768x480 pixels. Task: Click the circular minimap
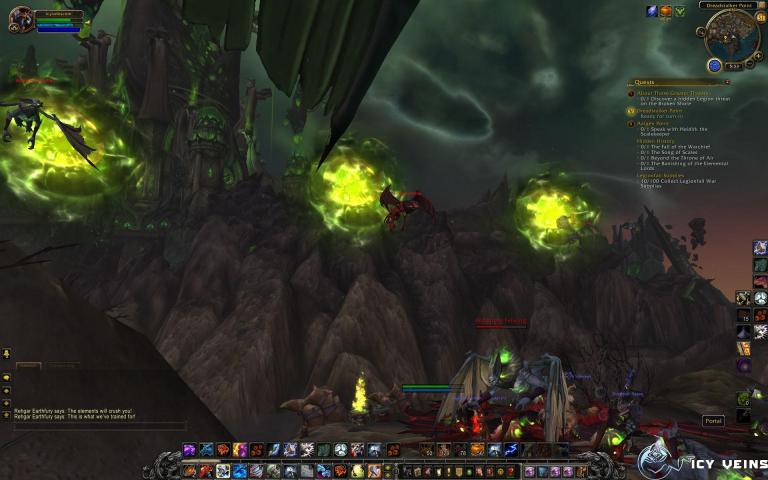click(732, 37)
